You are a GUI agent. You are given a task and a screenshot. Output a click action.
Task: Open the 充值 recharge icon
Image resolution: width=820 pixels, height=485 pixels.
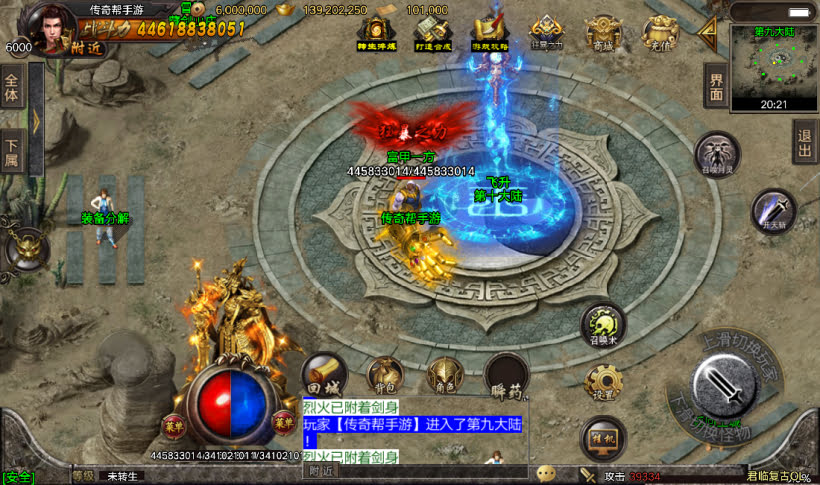click(x=659, y=33)
